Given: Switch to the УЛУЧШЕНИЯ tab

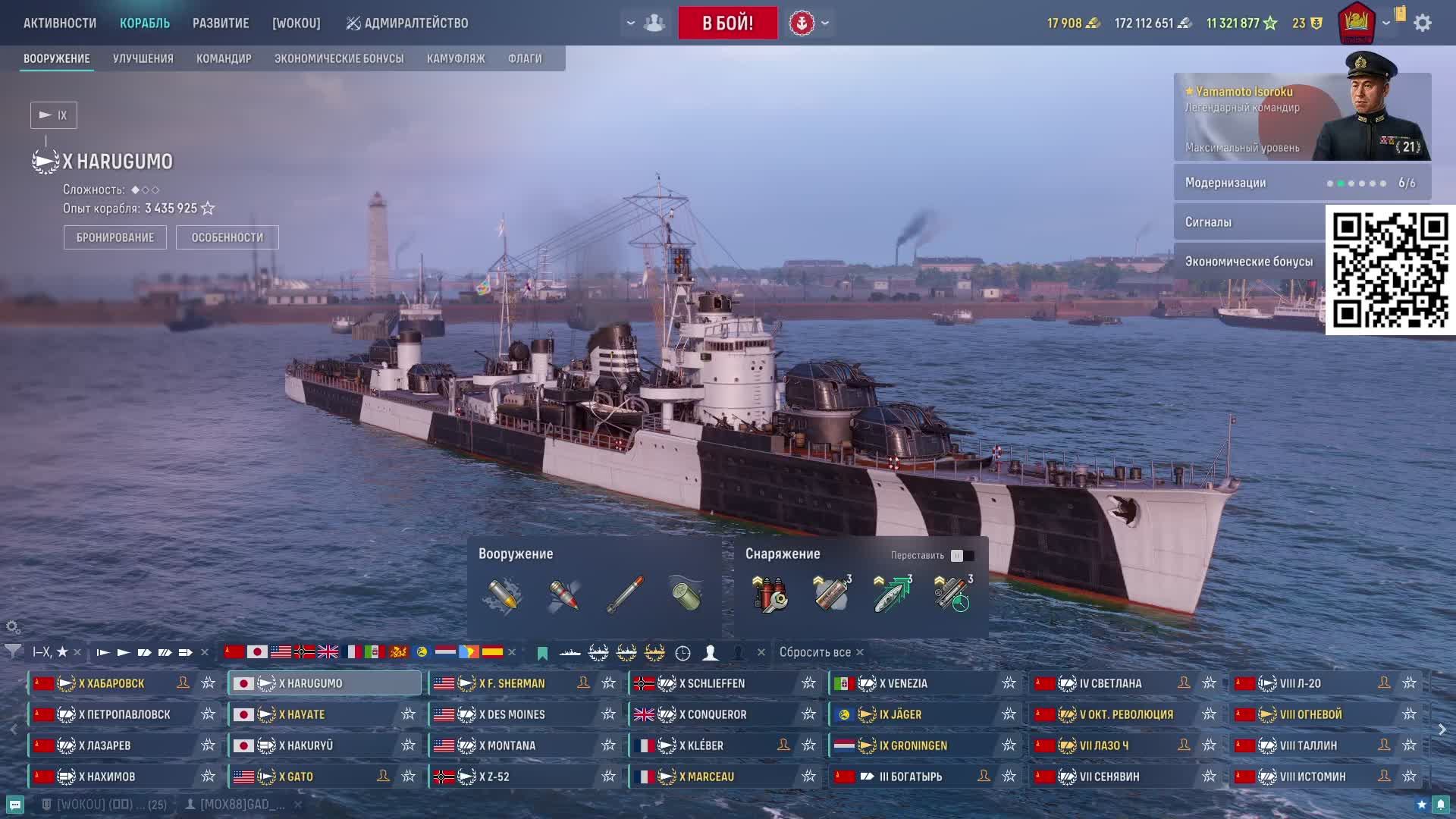Looking at the screenshot, I should (143, 58).
